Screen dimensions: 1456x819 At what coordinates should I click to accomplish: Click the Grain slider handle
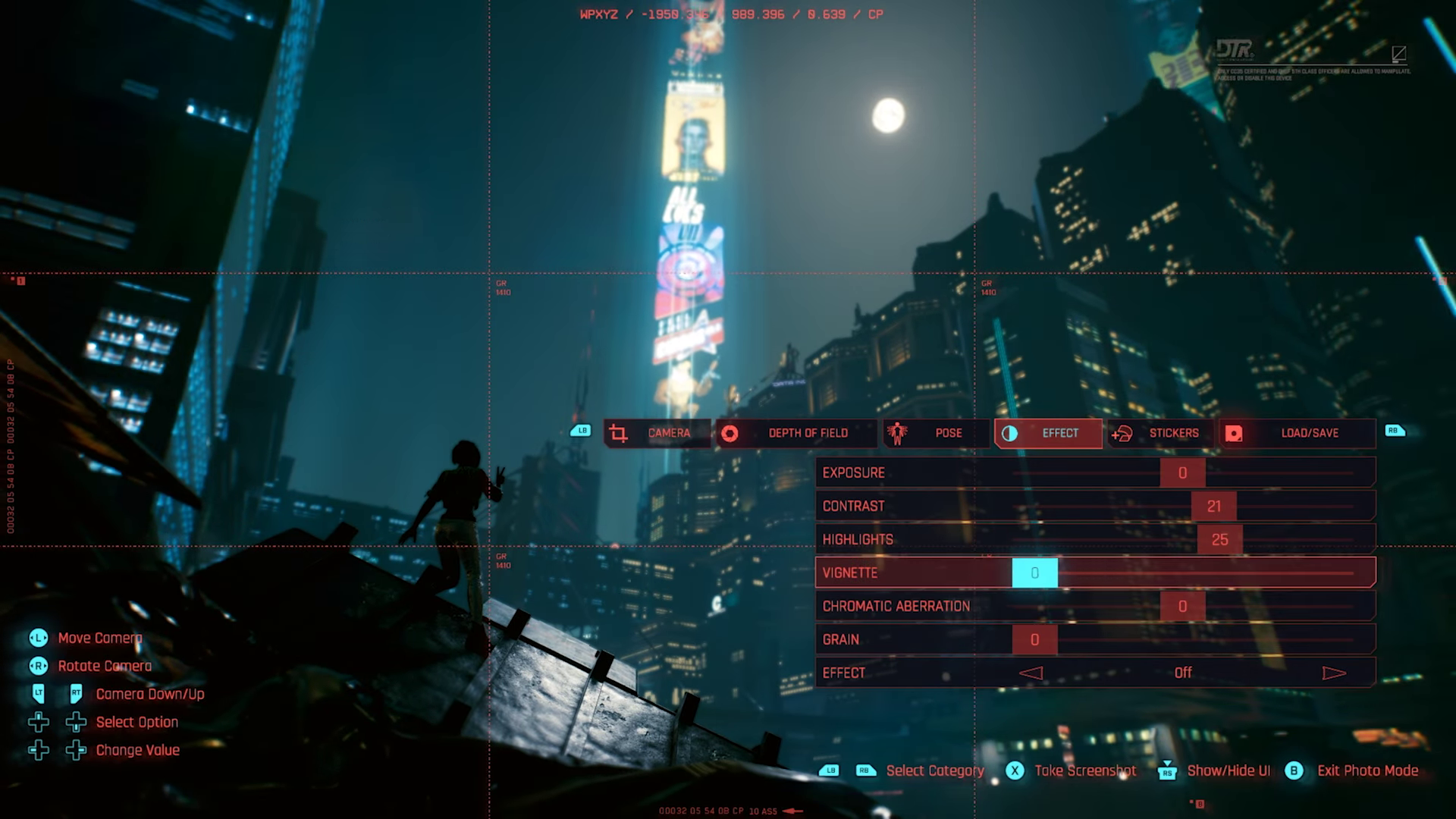coord(1034,640)
